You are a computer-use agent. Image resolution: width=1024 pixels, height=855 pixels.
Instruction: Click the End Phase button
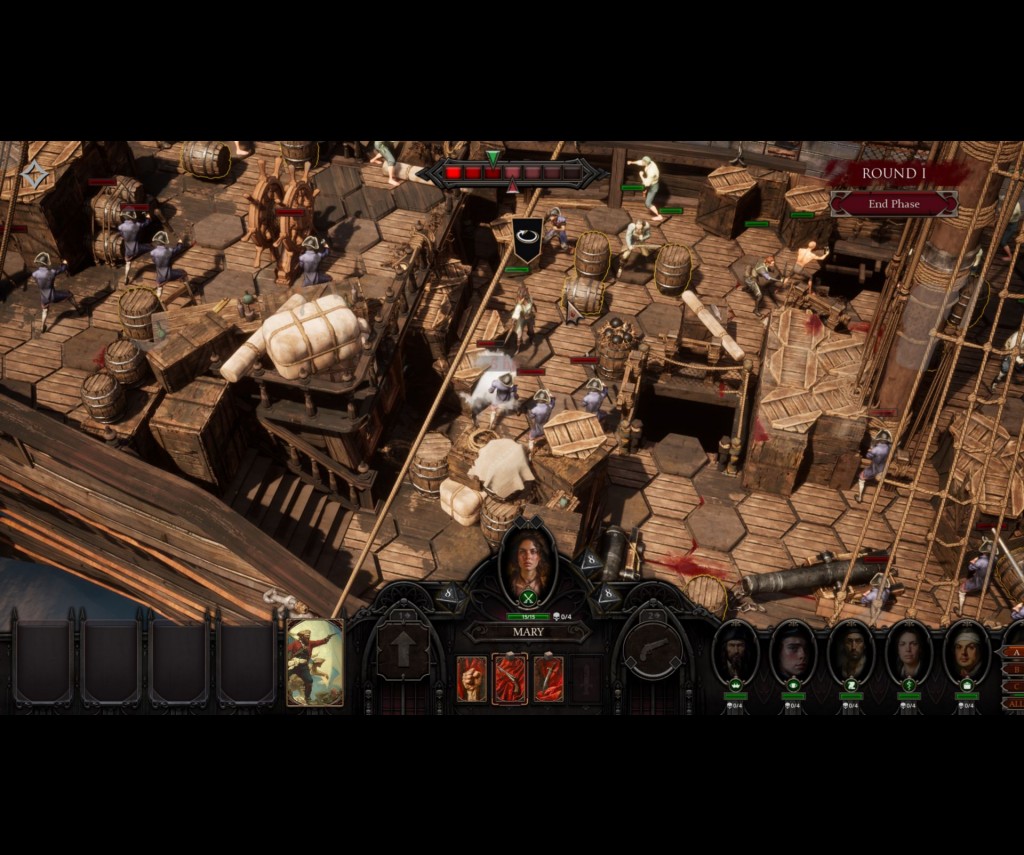pyautogui.click(x=893, y=204)
